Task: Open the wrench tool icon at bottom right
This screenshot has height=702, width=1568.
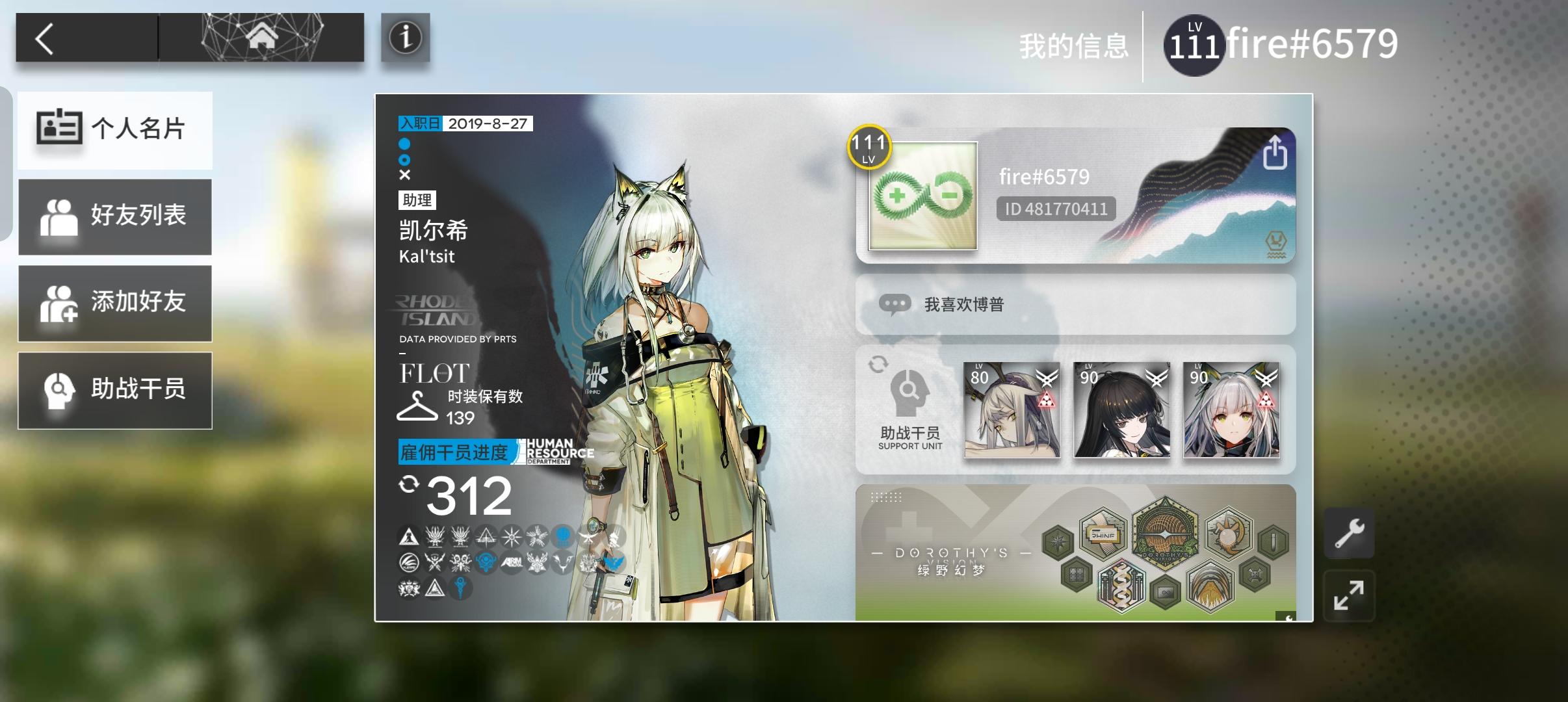Action: (x=1350, y=531)
